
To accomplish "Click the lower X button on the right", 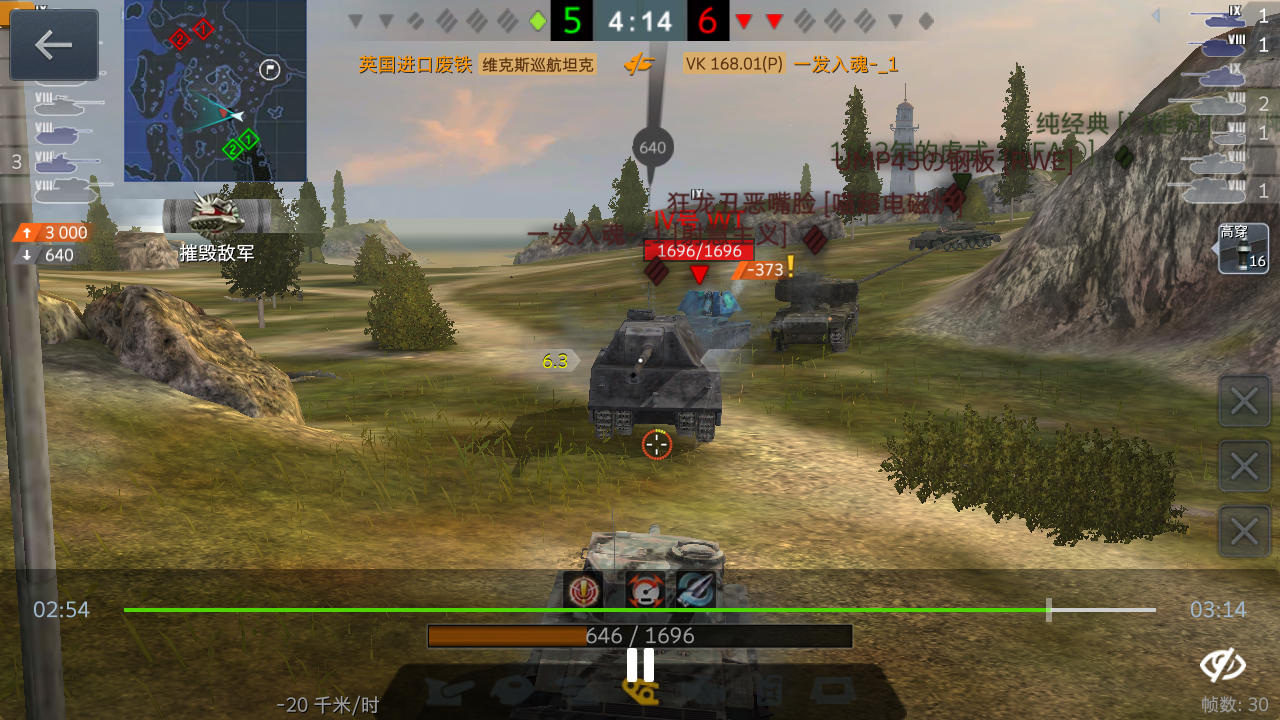I will pyautogui.click(x=1244, y=531).
